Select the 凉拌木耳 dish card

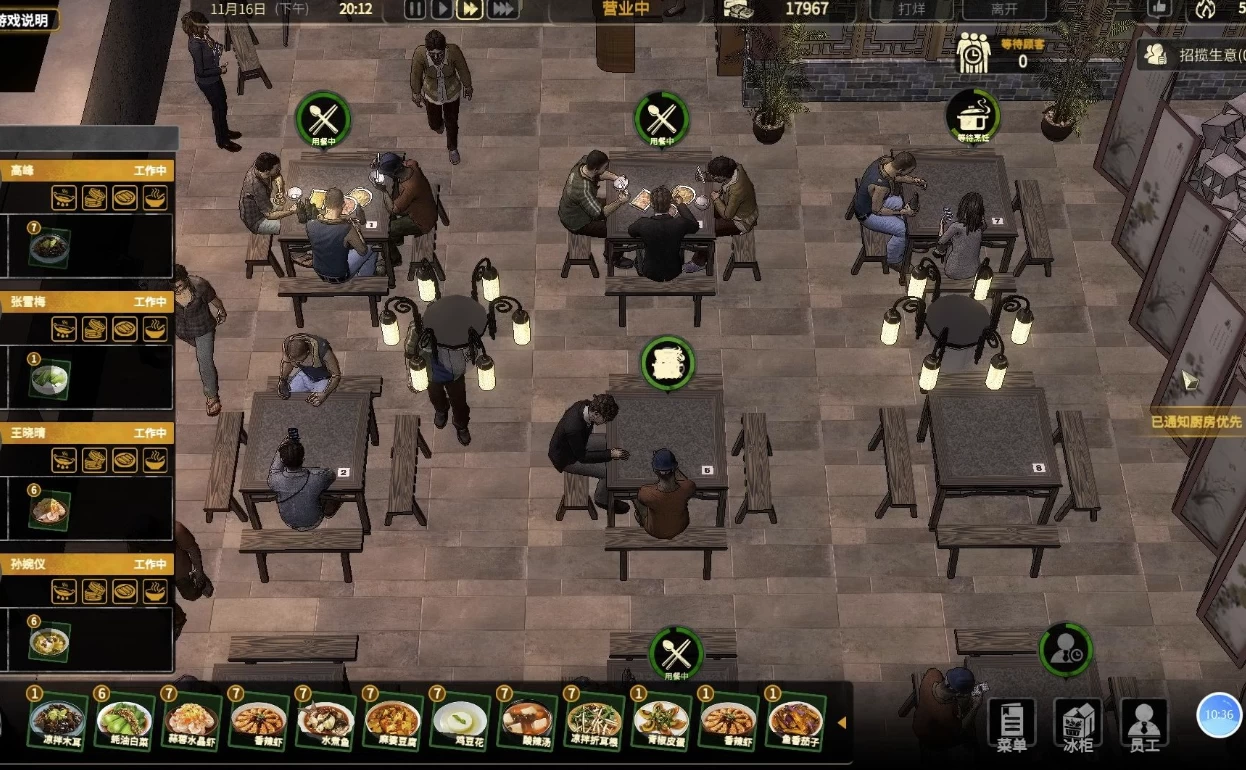[56, 720]
